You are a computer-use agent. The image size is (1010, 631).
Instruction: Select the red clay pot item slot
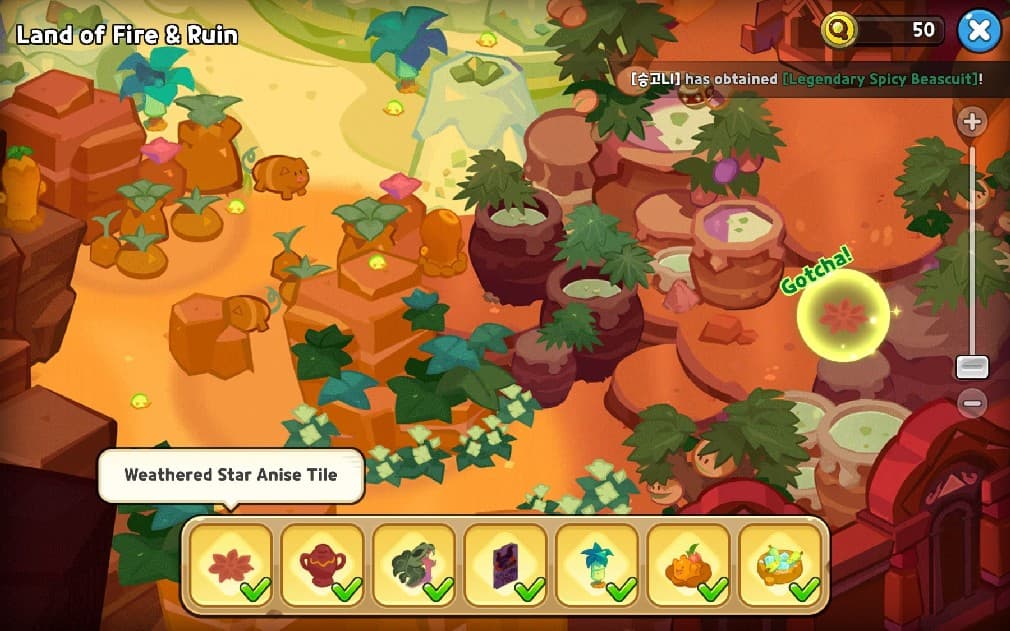[322, 565]
